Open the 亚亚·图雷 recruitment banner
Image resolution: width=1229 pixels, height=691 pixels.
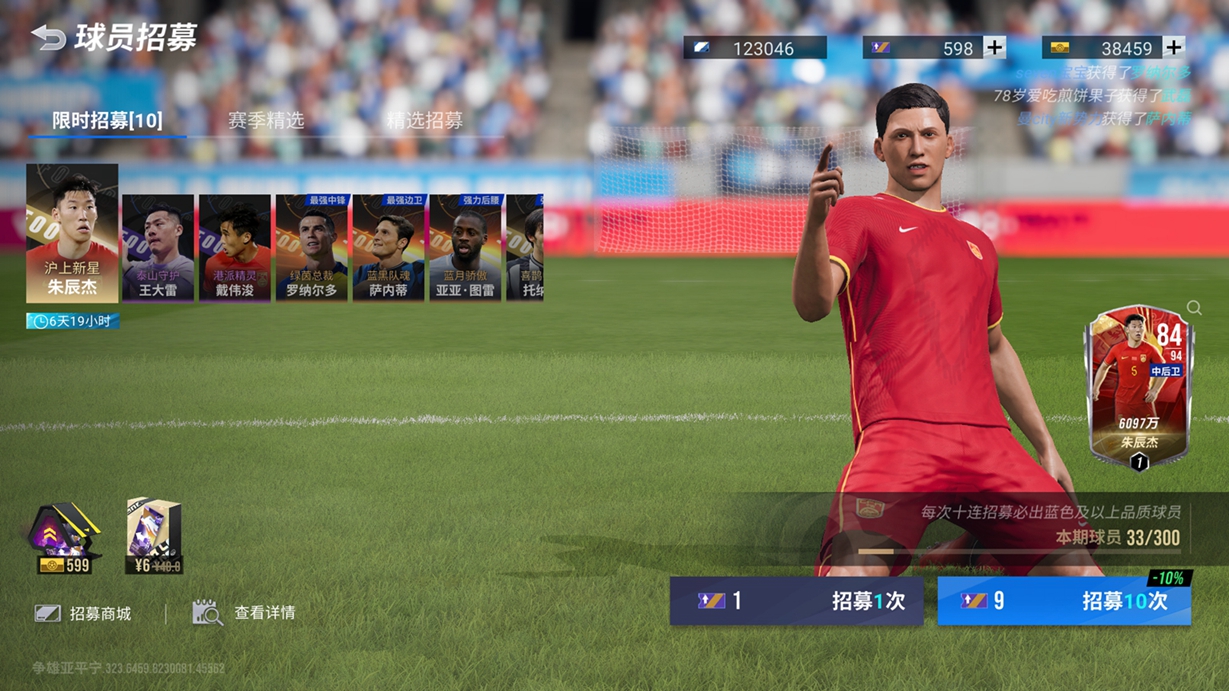coord(465,248)
